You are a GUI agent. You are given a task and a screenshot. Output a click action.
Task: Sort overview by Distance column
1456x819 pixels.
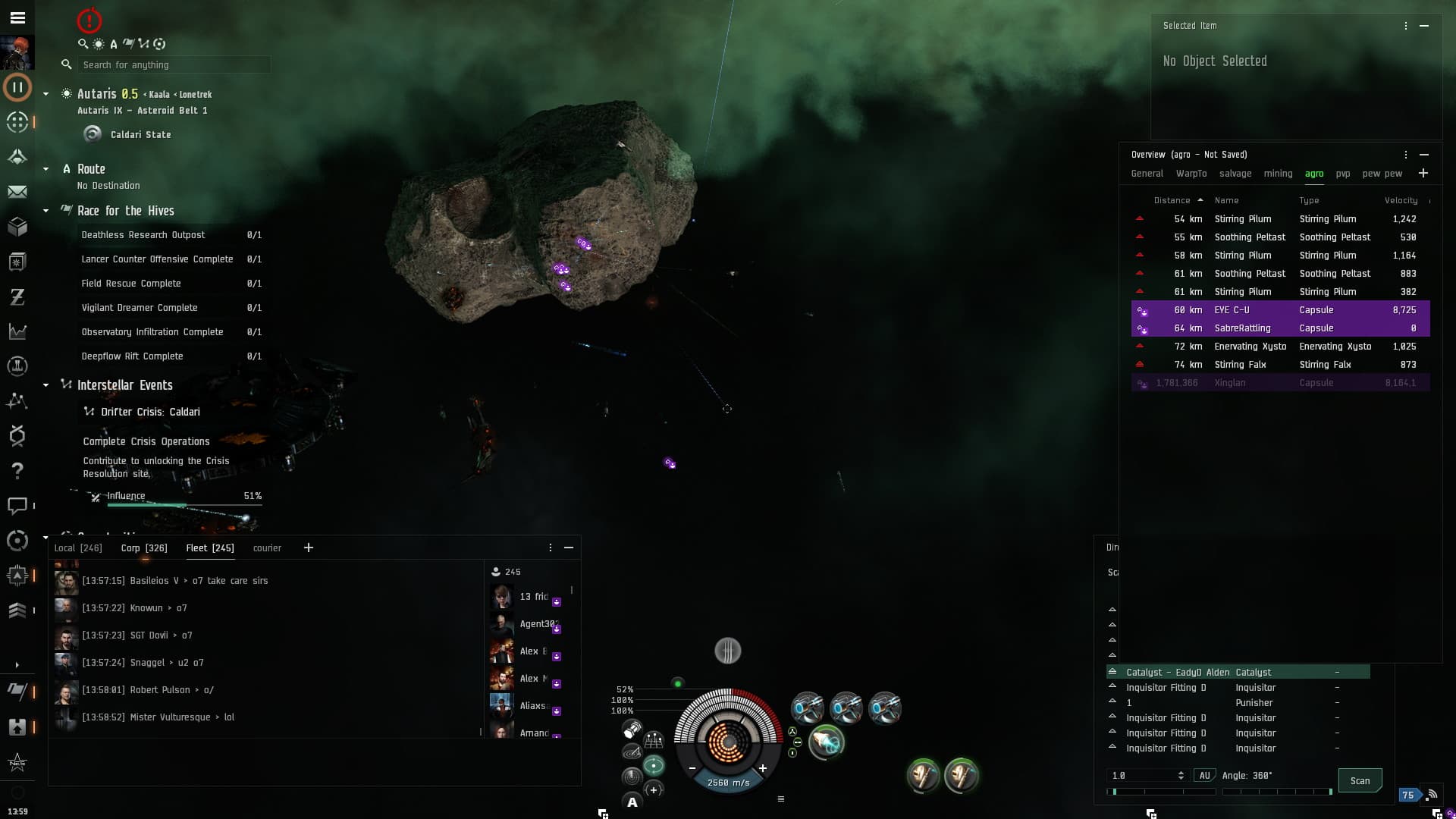[1172, 200]
